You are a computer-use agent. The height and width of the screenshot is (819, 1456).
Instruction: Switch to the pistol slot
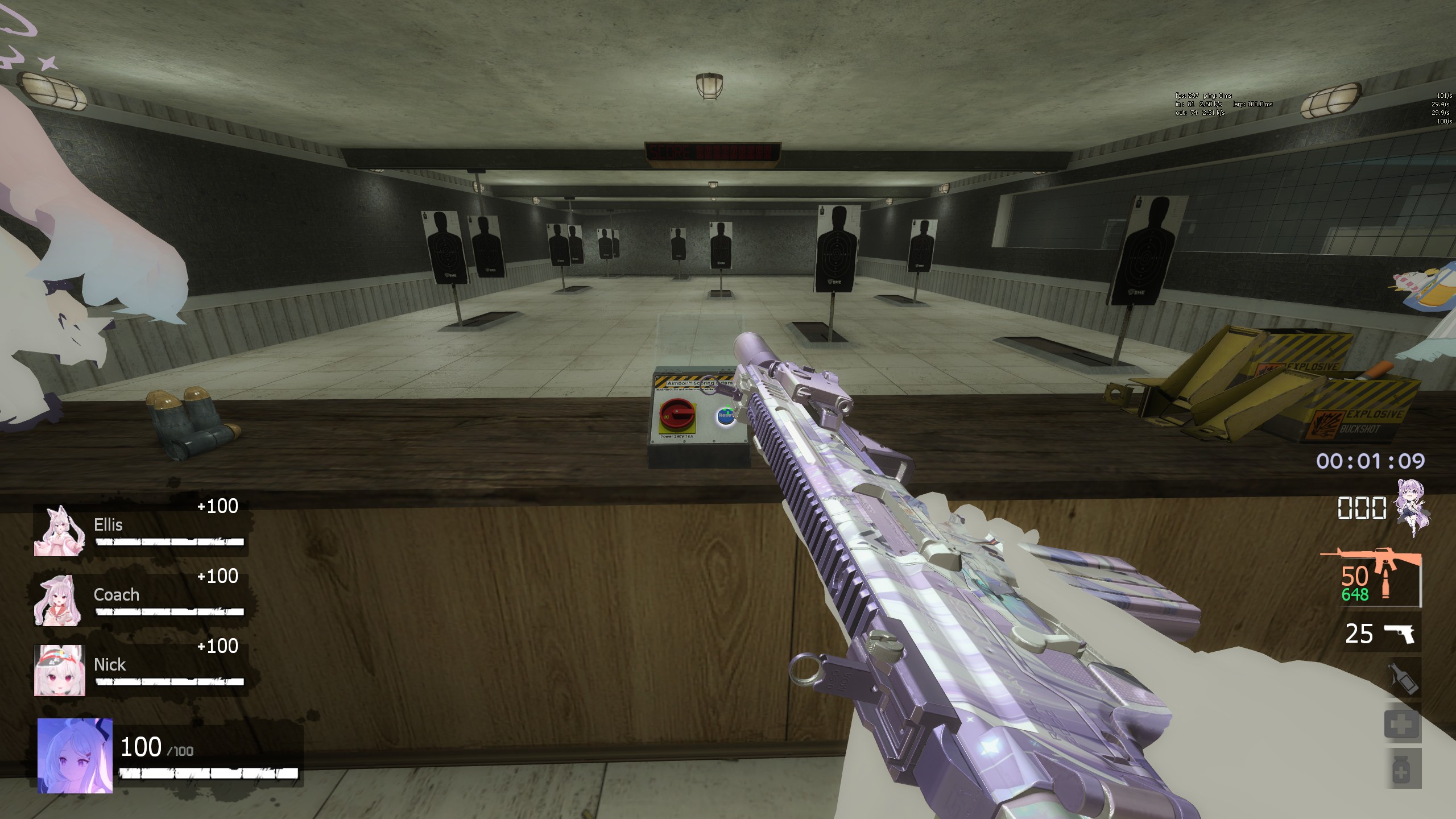(1397, 633)
